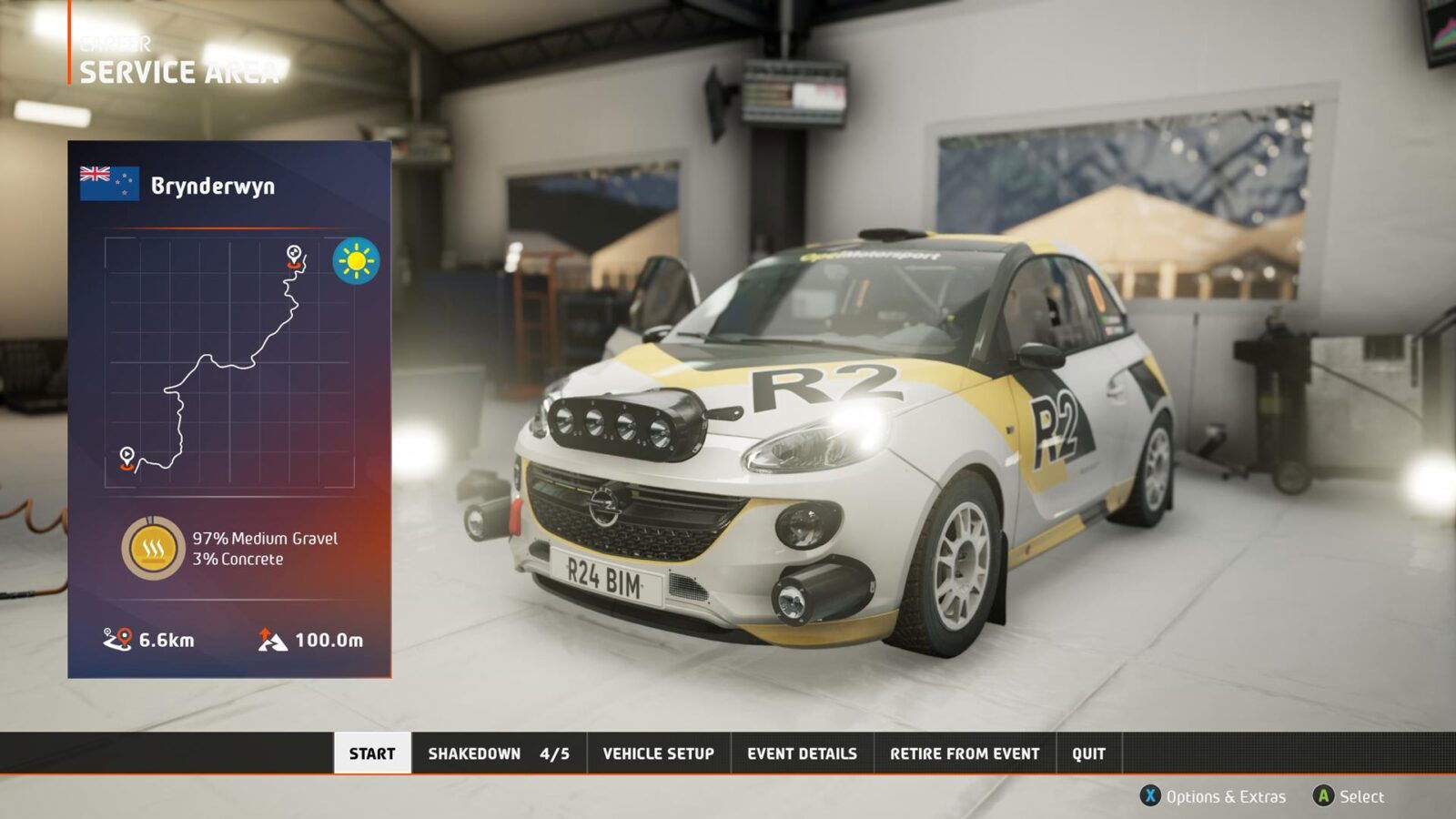Click the sunny weather icon

355,262
